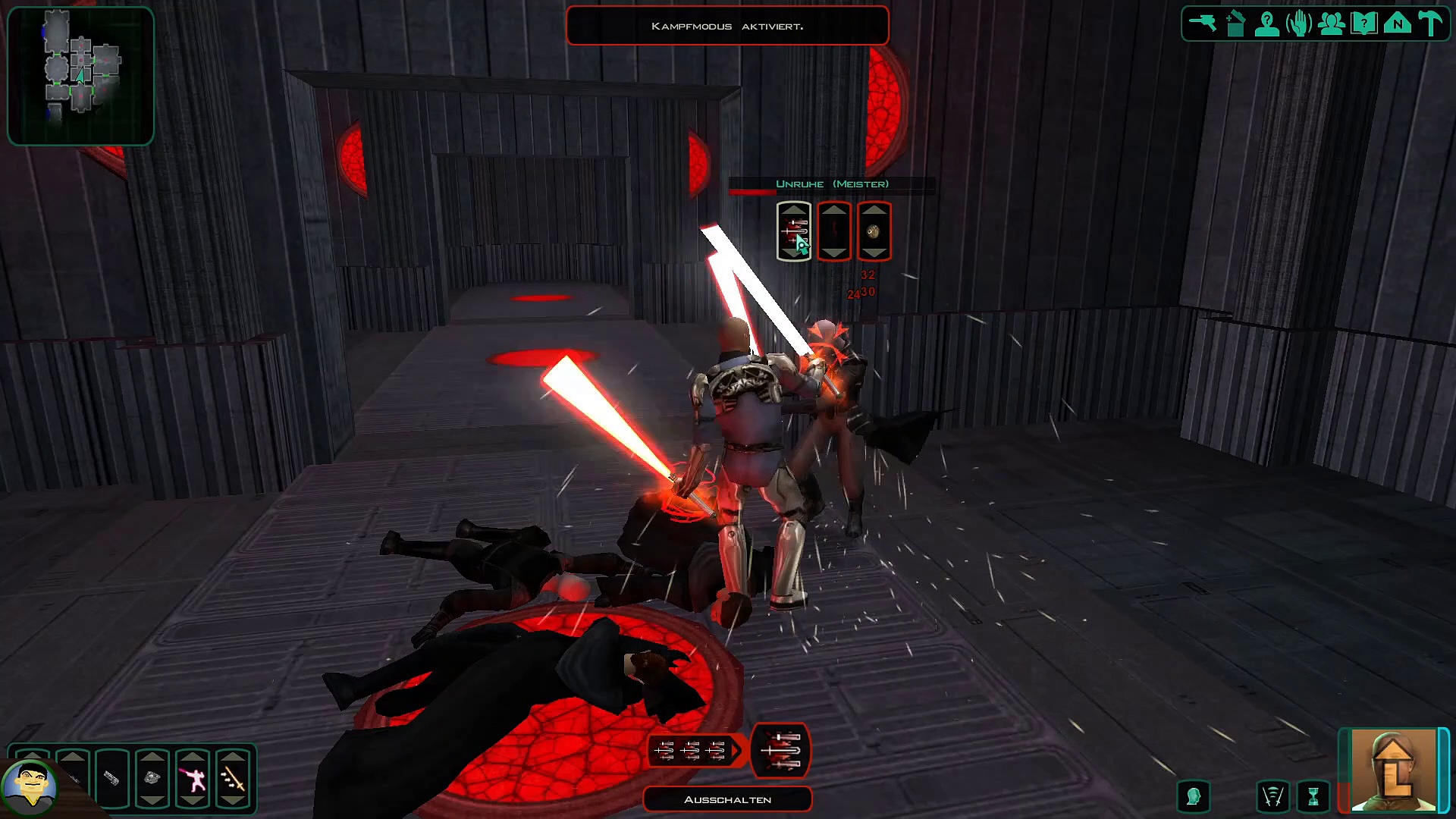
Task: Clear the queued lightsaber attack action
Action: coord(780,750)
